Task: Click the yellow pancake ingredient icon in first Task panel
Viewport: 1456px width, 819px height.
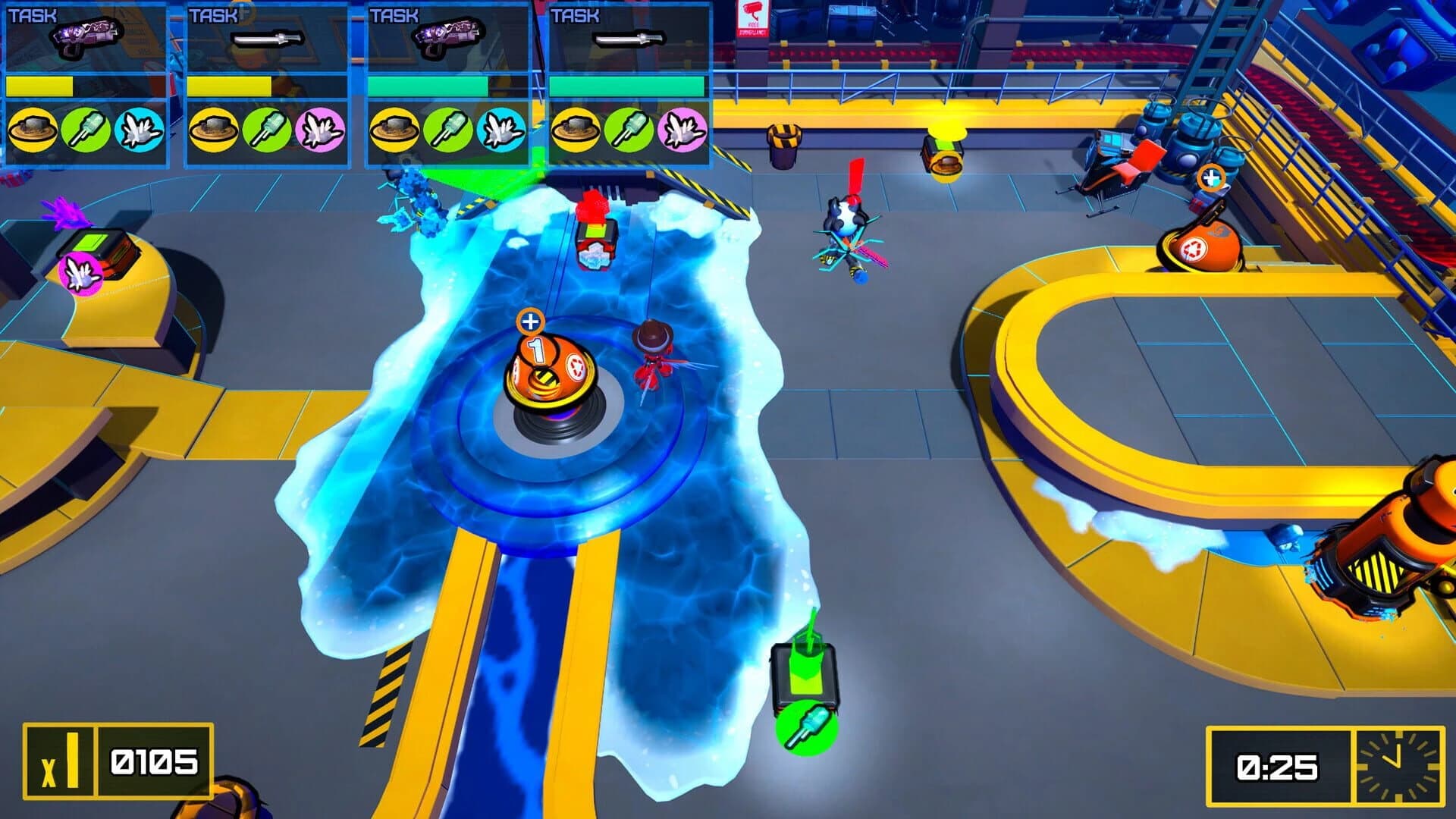Action: tap(32, 132)
